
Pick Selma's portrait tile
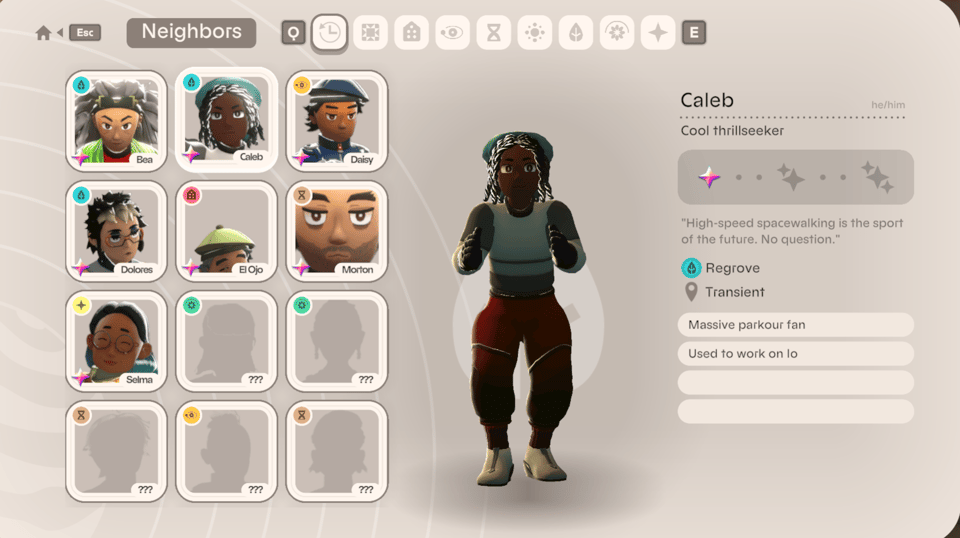click(116, 340)
